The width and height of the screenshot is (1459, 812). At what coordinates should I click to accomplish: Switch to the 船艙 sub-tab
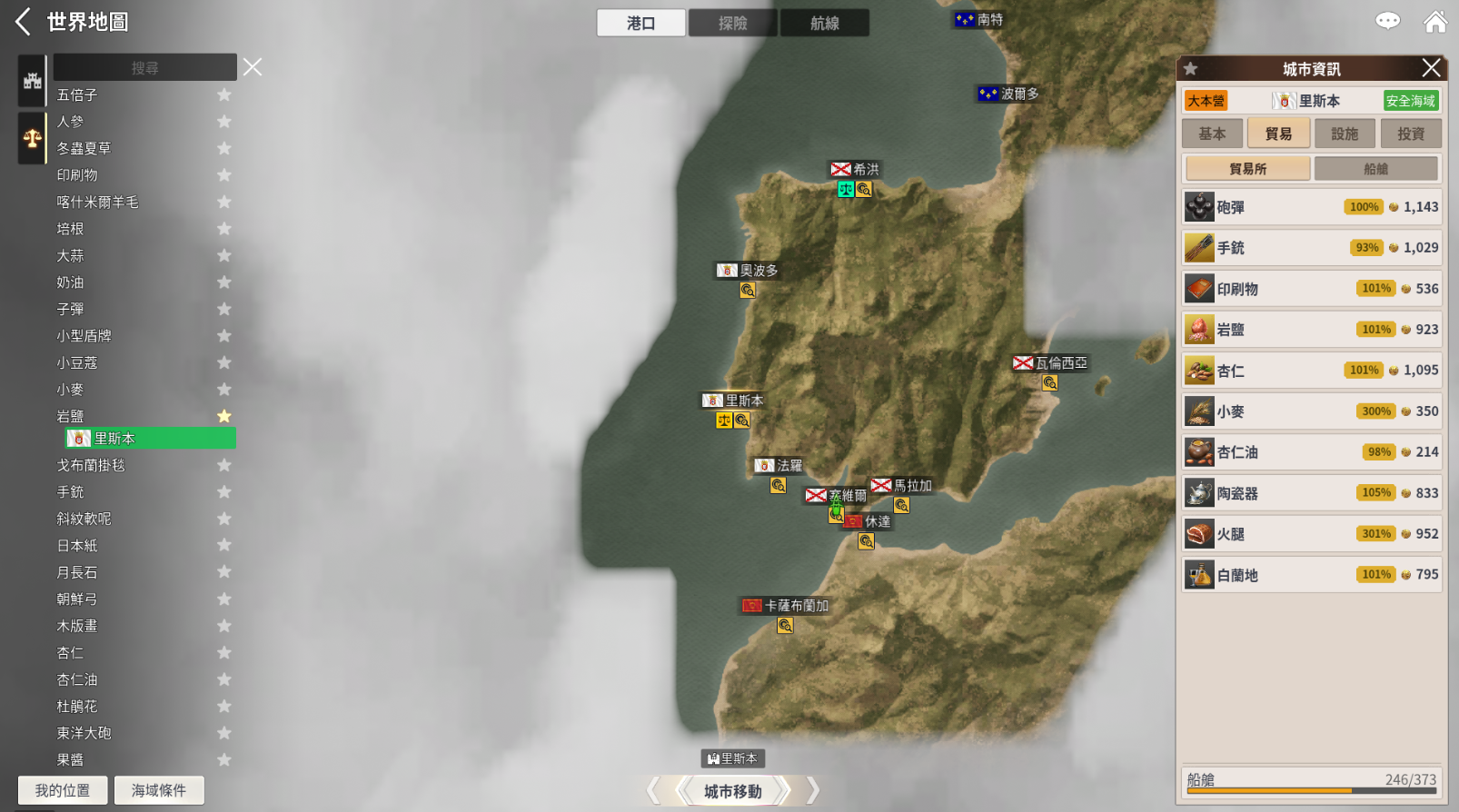(x=1375, y=169)
